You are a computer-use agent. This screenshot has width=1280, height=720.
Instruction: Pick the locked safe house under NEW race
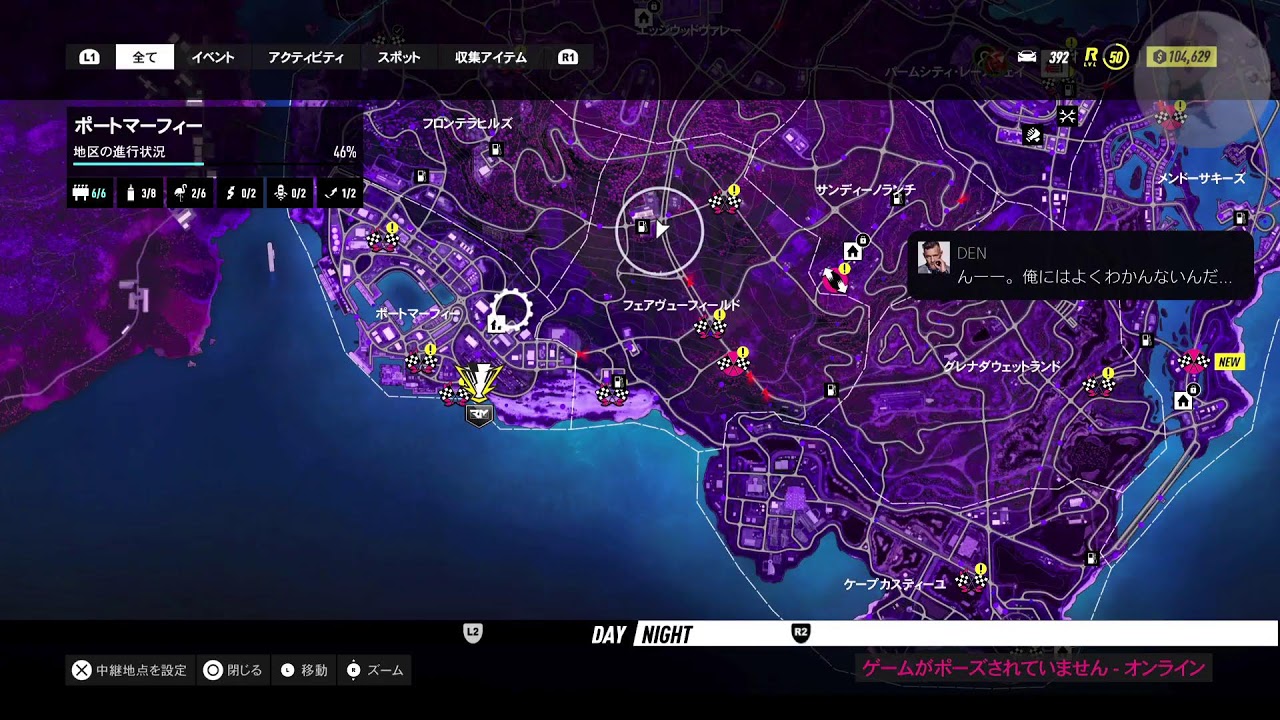click(x=1183, y=400)
